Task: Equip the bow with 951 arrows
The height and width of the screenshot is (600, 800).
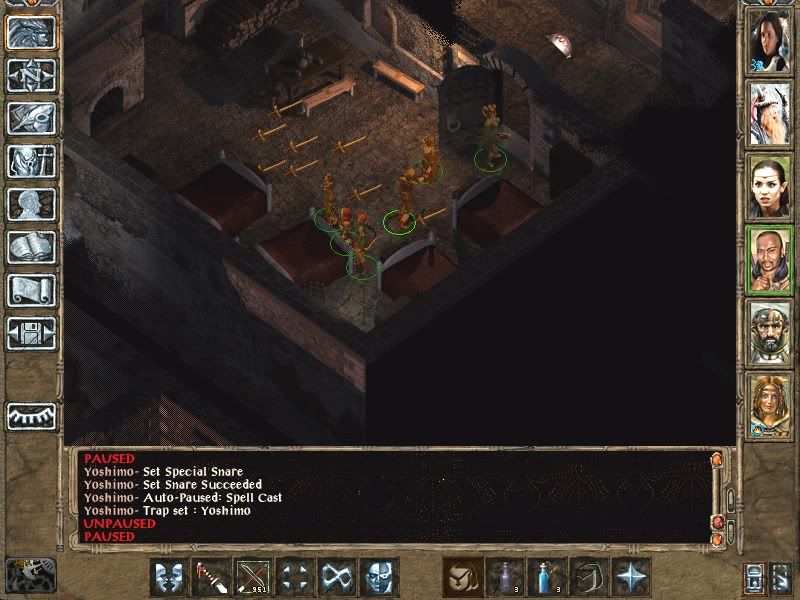Action: (253, 577)
